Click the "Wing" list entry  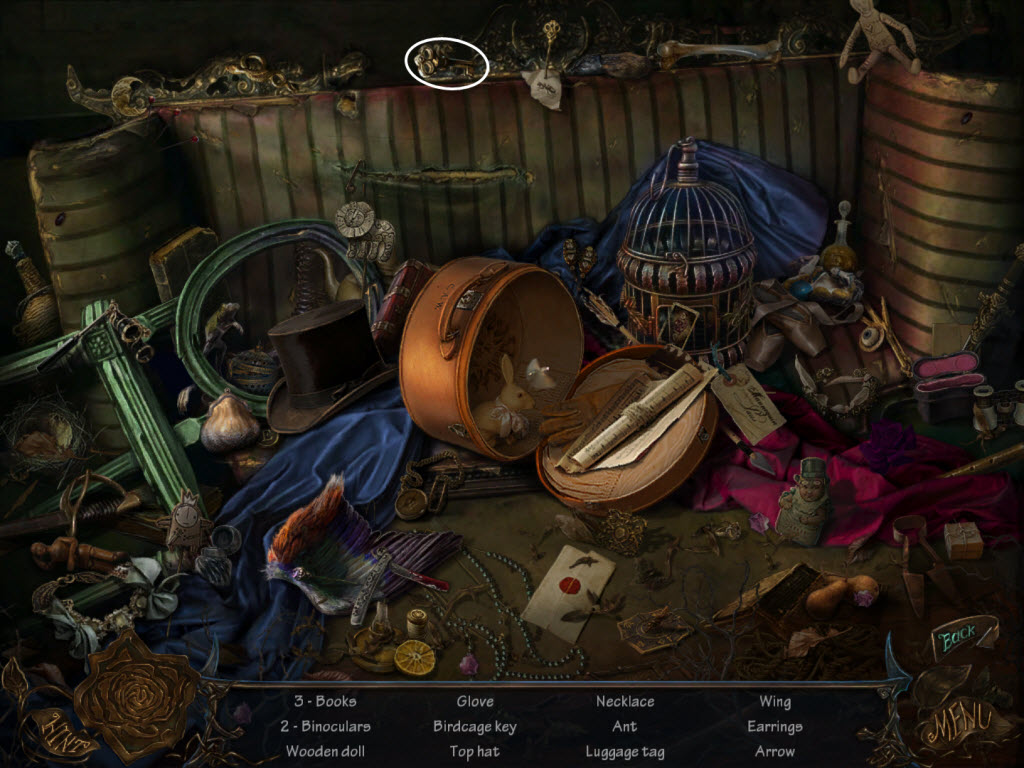click(x=775, y=701)
